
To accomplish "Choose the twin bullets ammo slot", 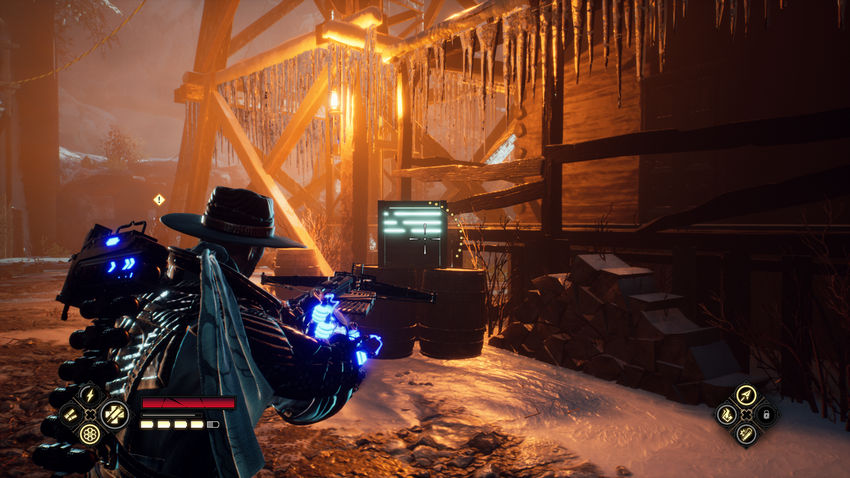I will (69, 415).
